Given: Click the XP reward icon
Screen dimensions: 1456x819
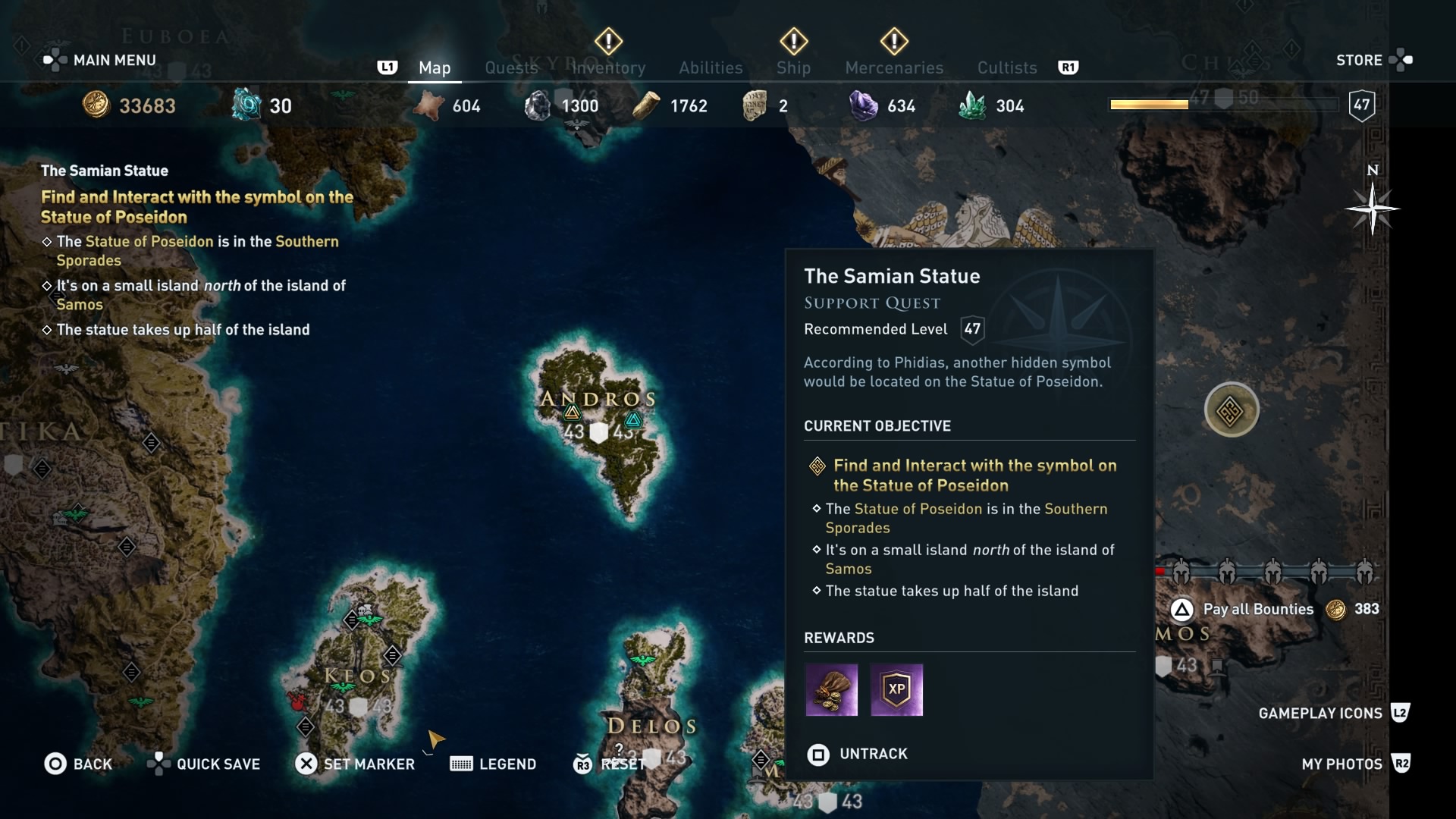Looking at the screenshot, I should (x=896, y=689).
